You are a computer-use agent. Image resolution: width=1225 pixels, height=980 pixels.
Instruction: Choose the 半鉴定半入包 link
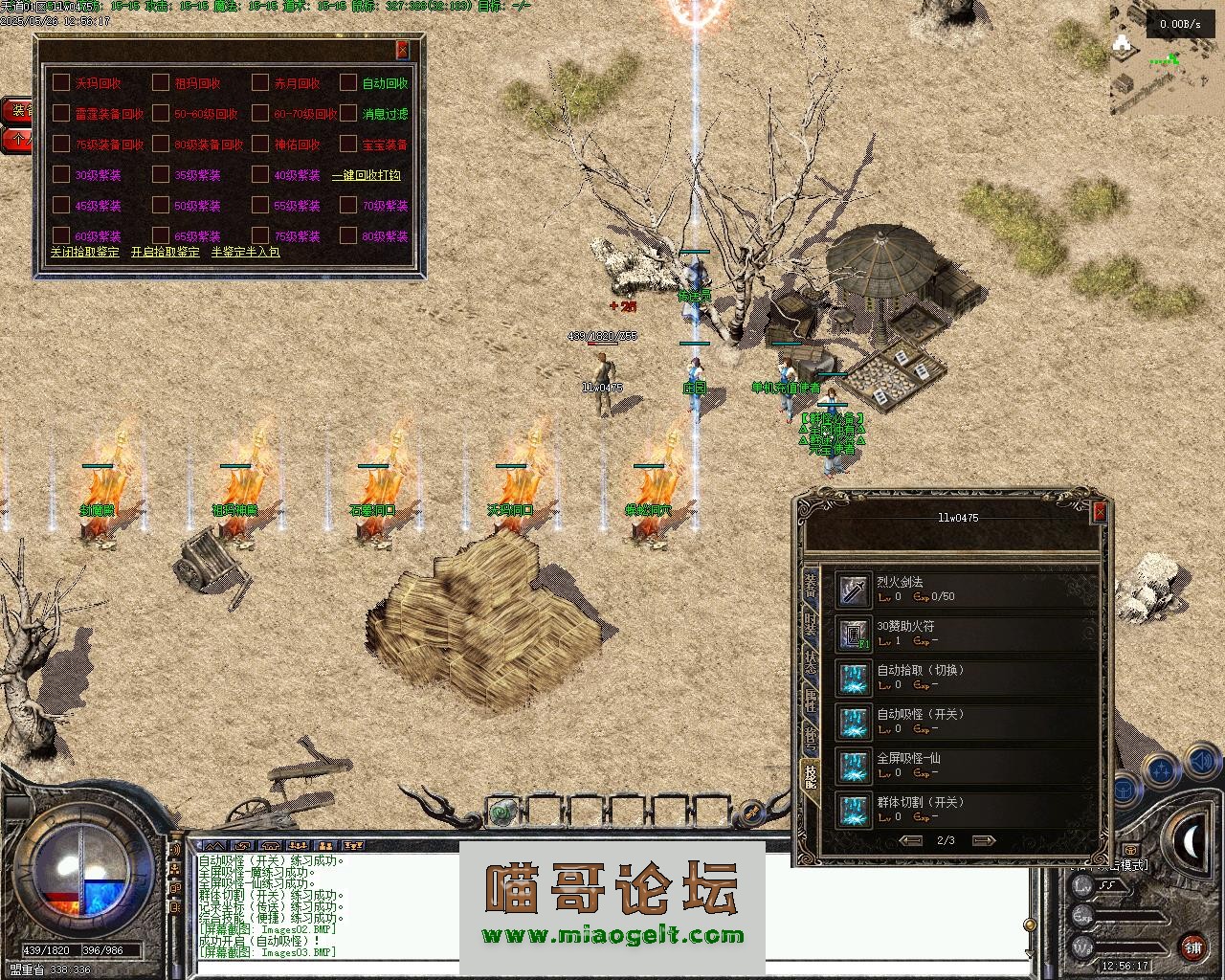[245, 252]
